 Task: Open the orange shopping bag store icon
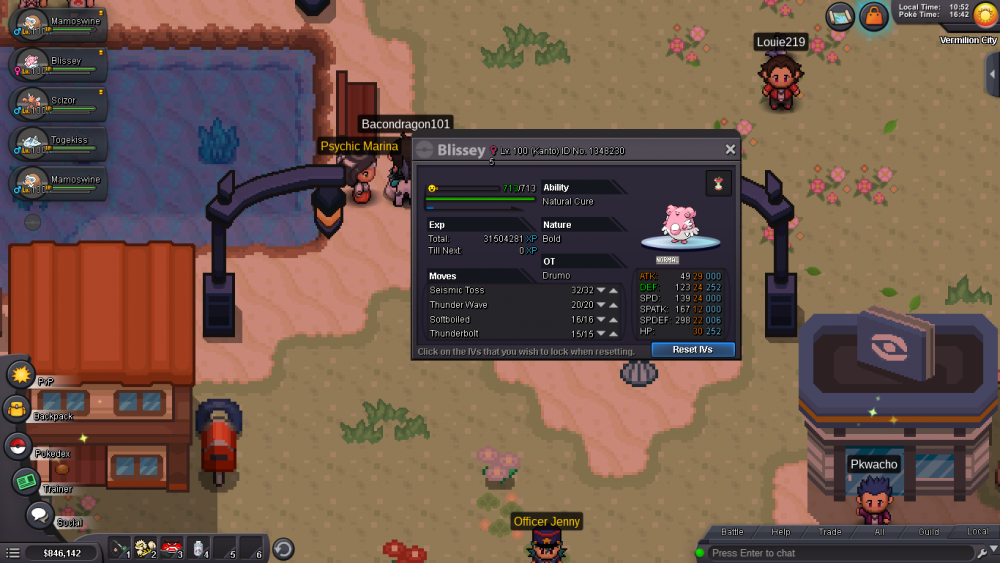[874, 16]
